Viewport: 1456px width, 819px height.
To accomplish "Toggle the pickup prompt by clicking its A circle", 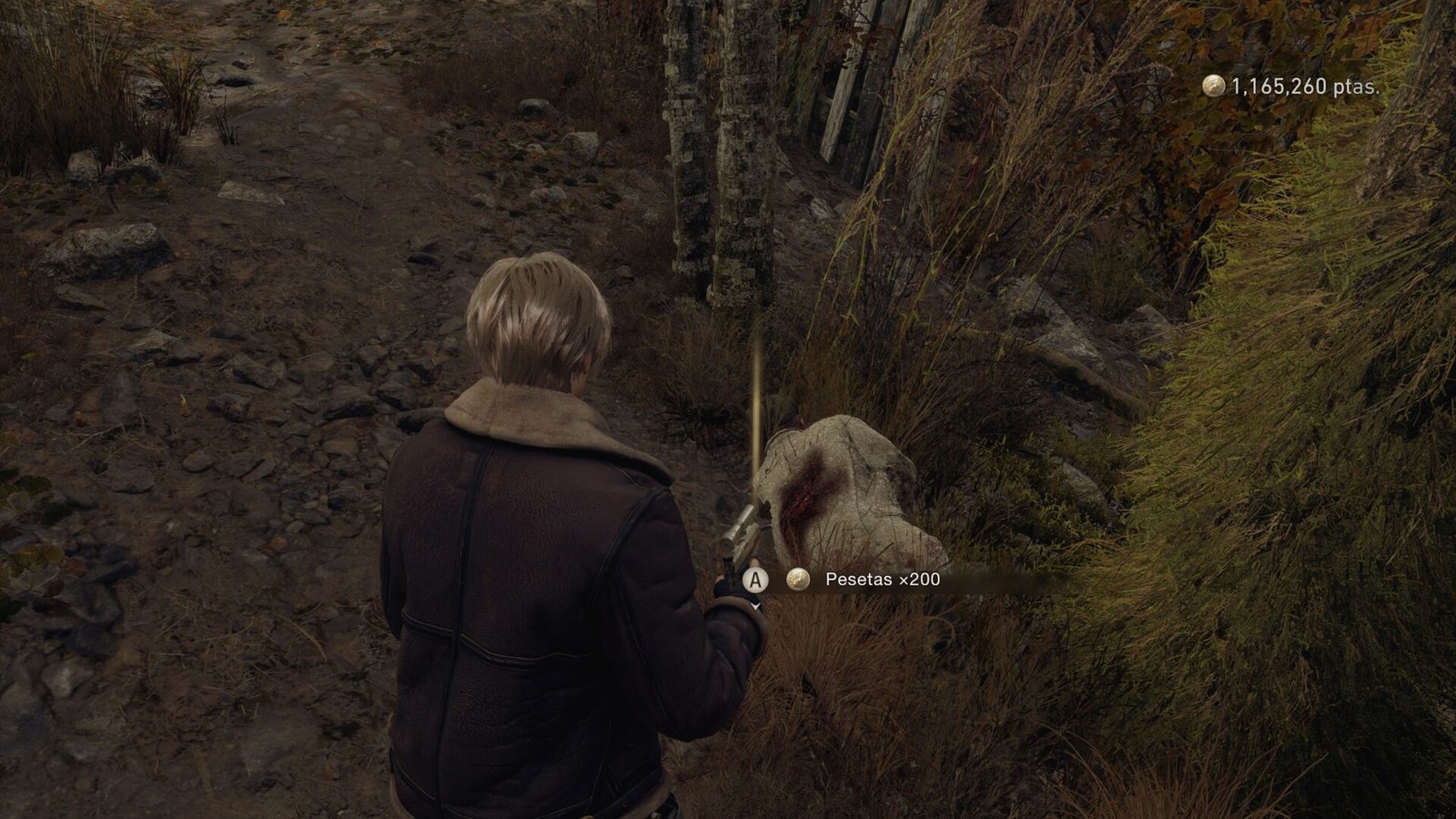I will pos(753,578).
